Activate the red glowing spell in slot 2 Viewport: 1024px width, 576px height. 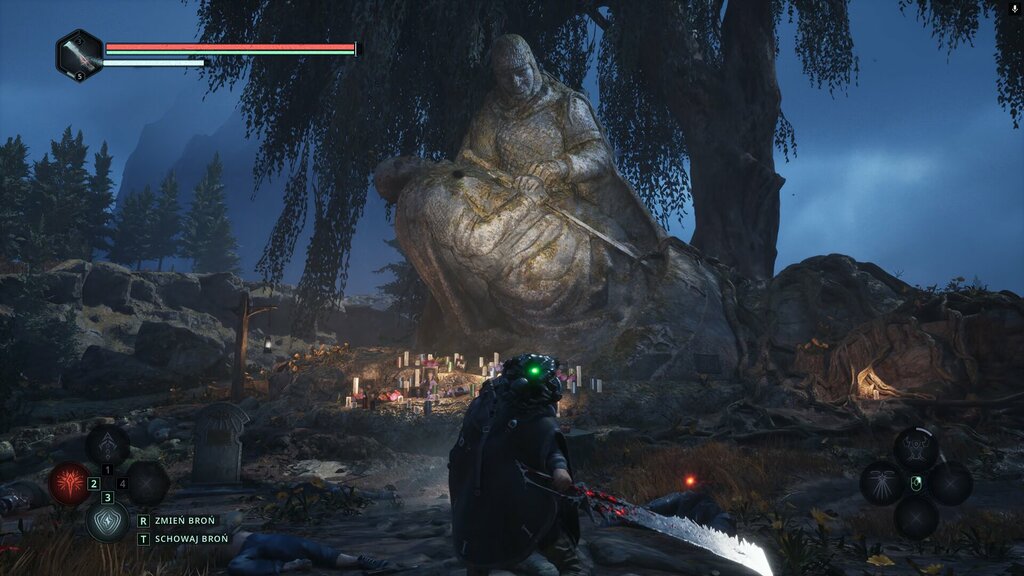[x=69, y=484]
